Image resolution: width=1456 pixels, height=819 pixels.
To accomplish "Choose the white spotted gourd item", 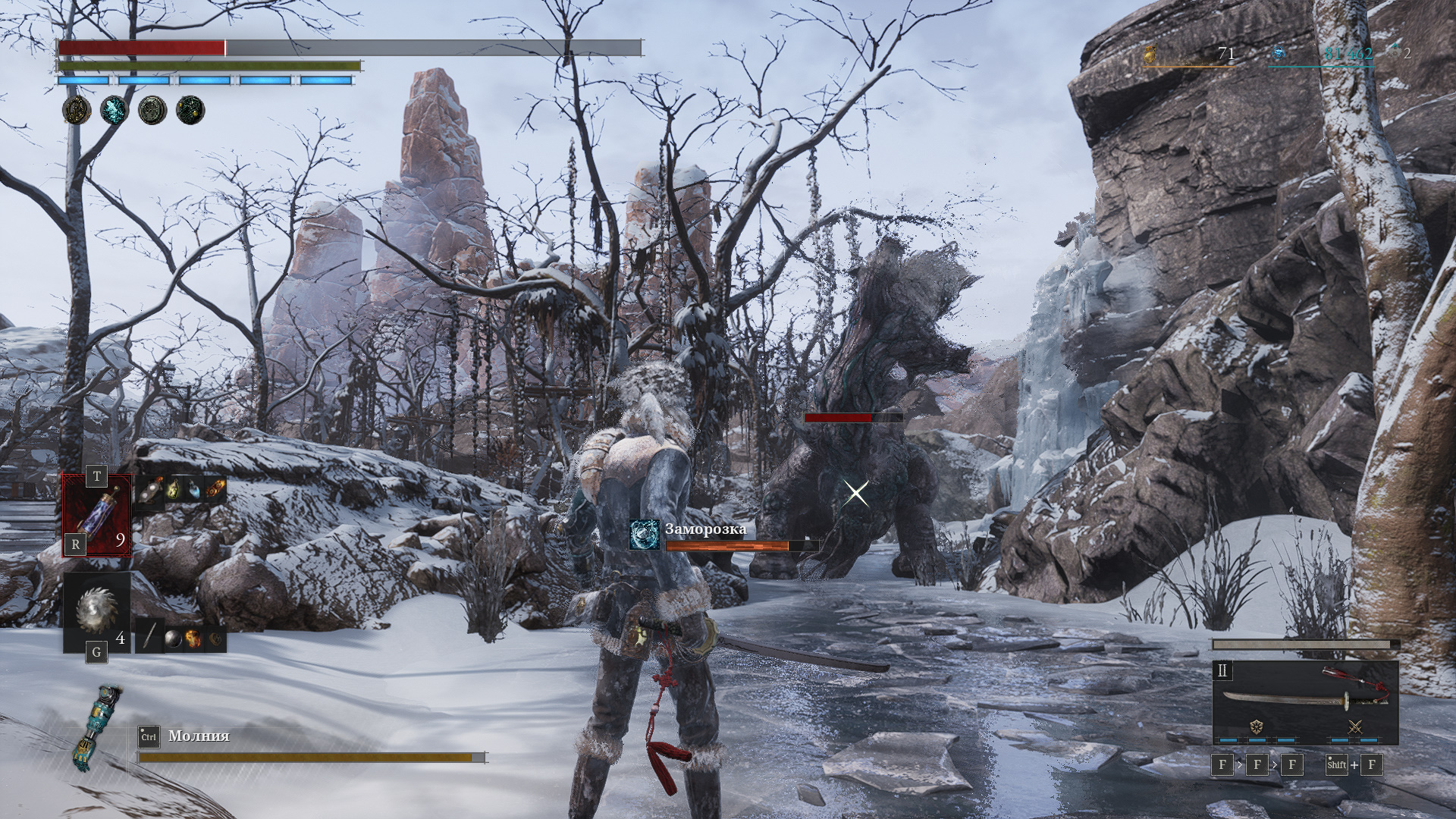I will (150, 490).
